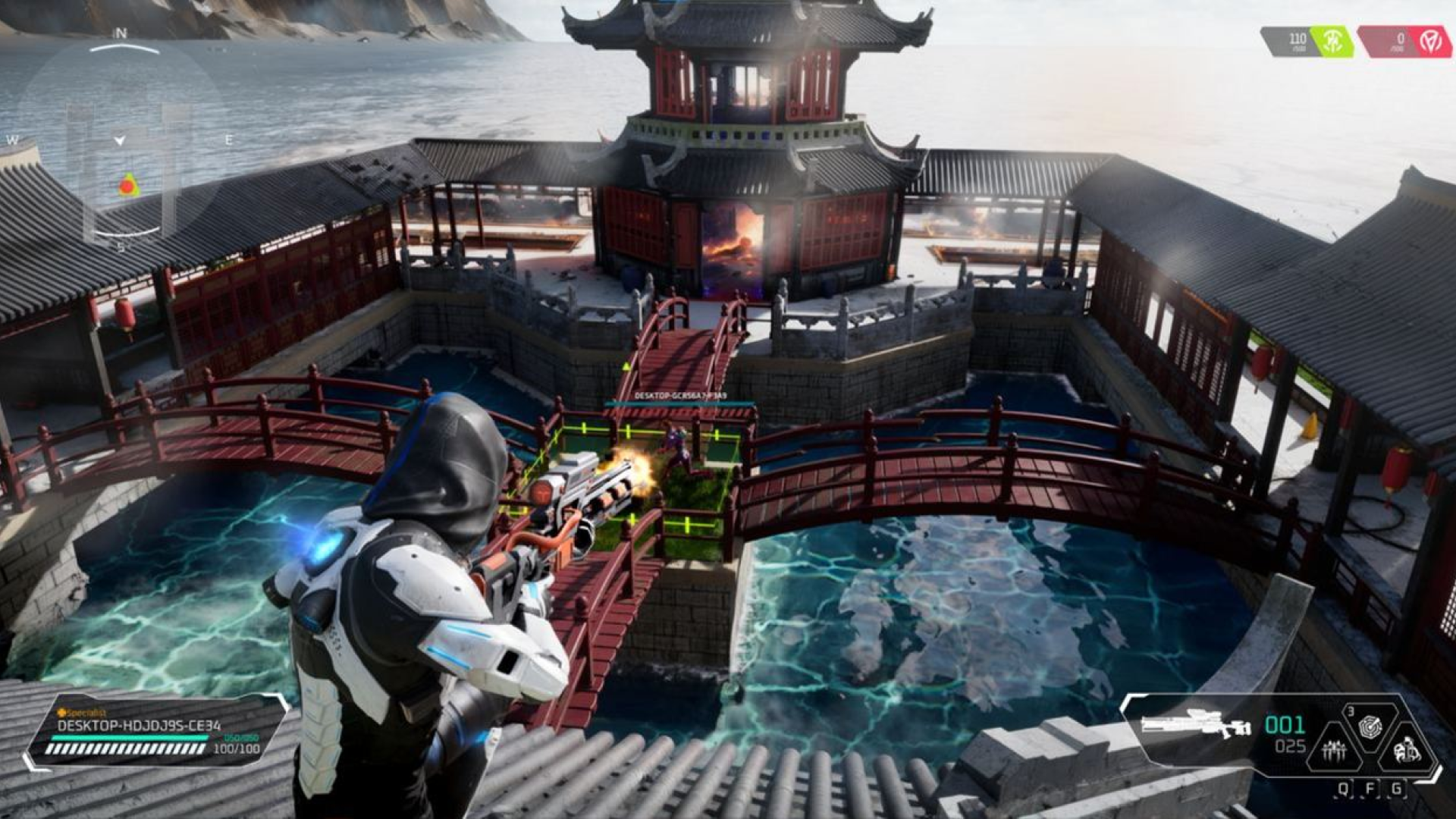Screen dimensions: 1456x819
Task: Click the grenade count badge showing 3
Action: pos(1350,711)
